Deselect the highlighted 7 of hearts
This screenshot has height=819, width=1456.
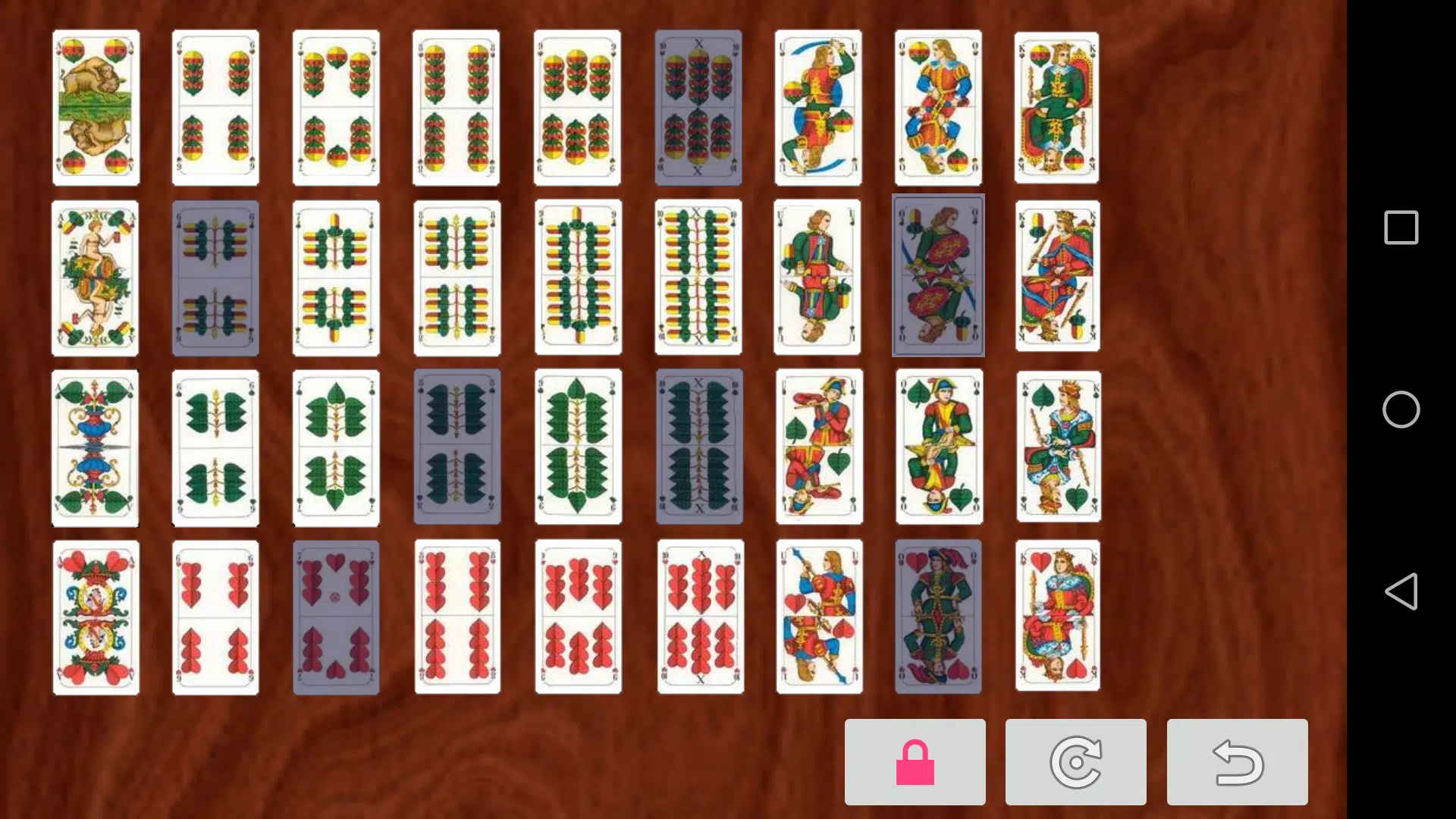(x=336, y=616)
